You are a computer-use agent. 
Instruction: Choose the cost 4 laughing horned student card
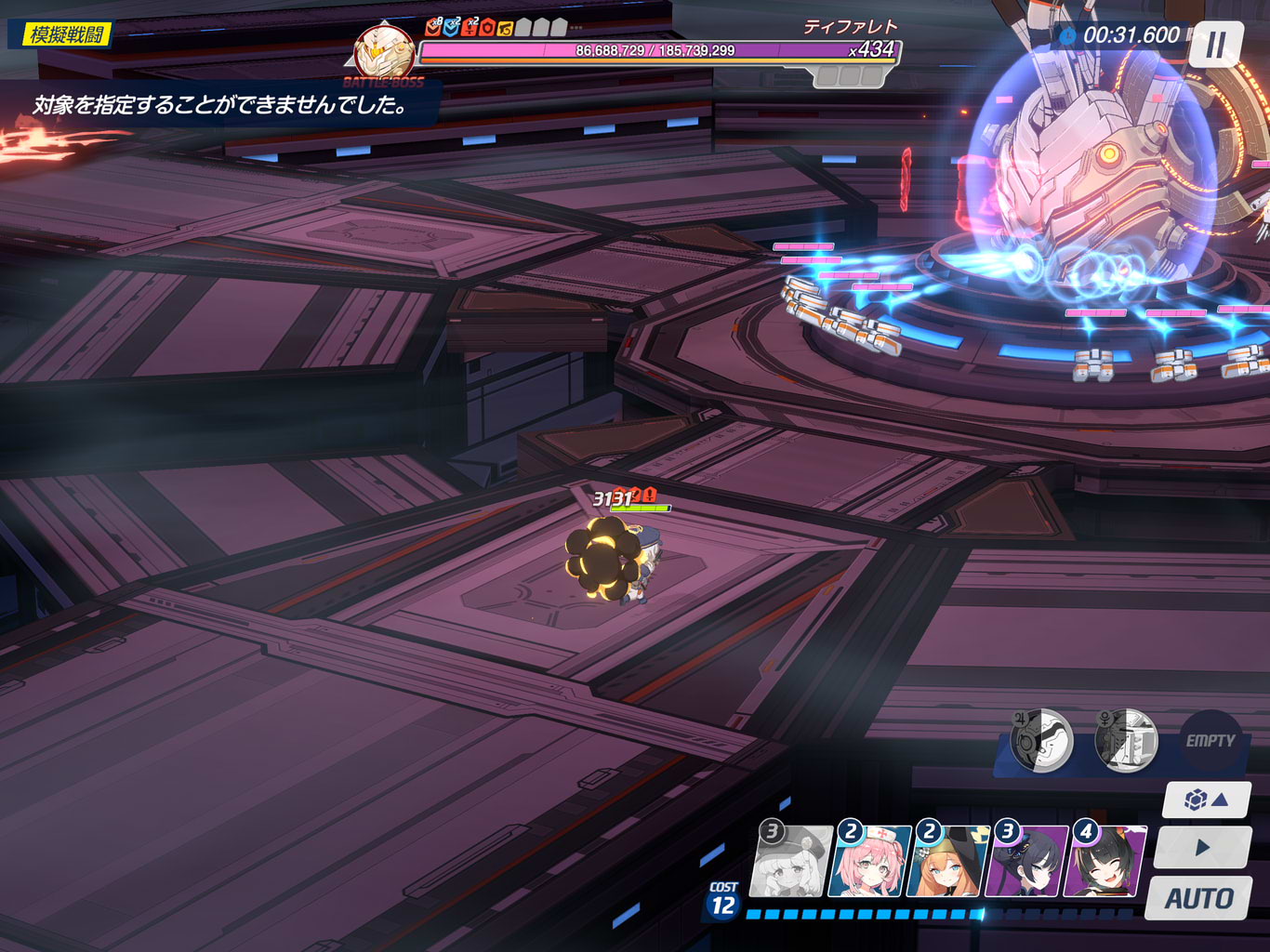tap(1105, 862)
